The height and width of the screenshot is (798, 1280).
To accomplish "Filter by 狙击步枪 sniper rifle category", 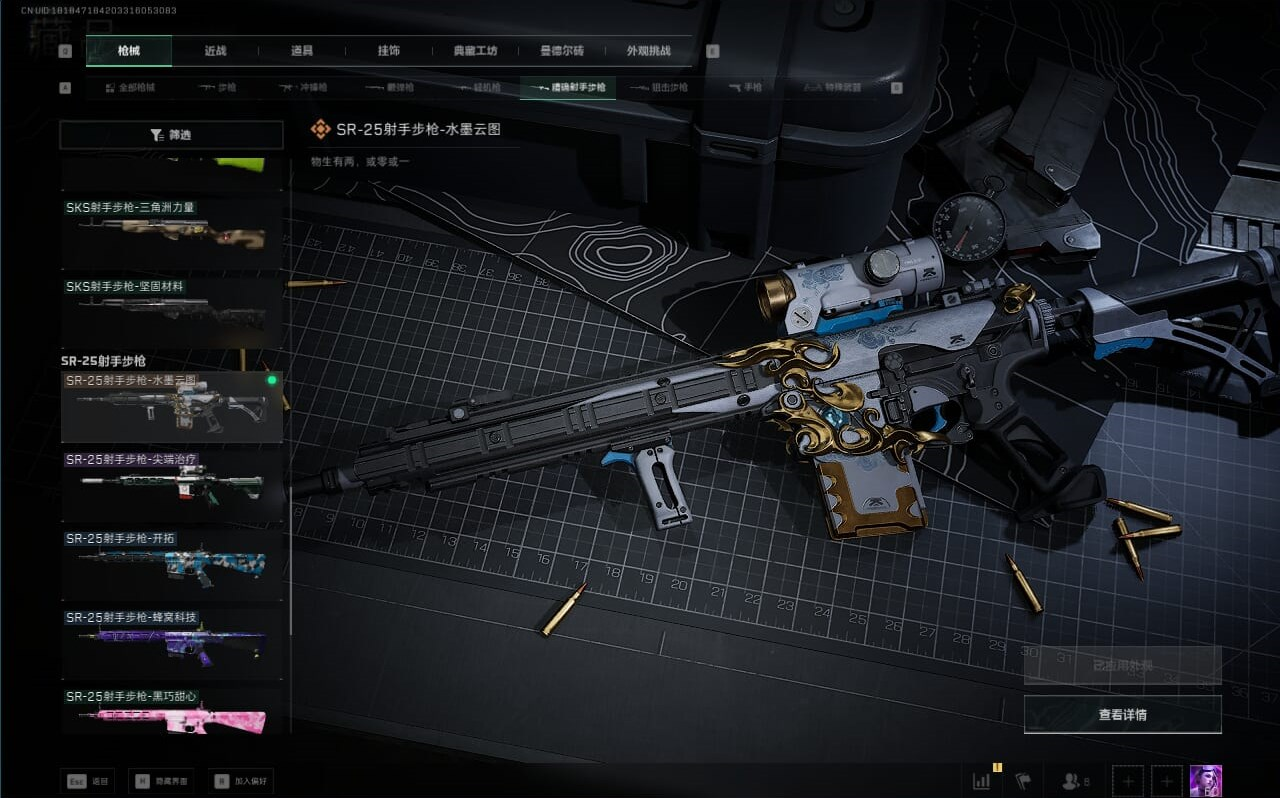I will point(659,88).
